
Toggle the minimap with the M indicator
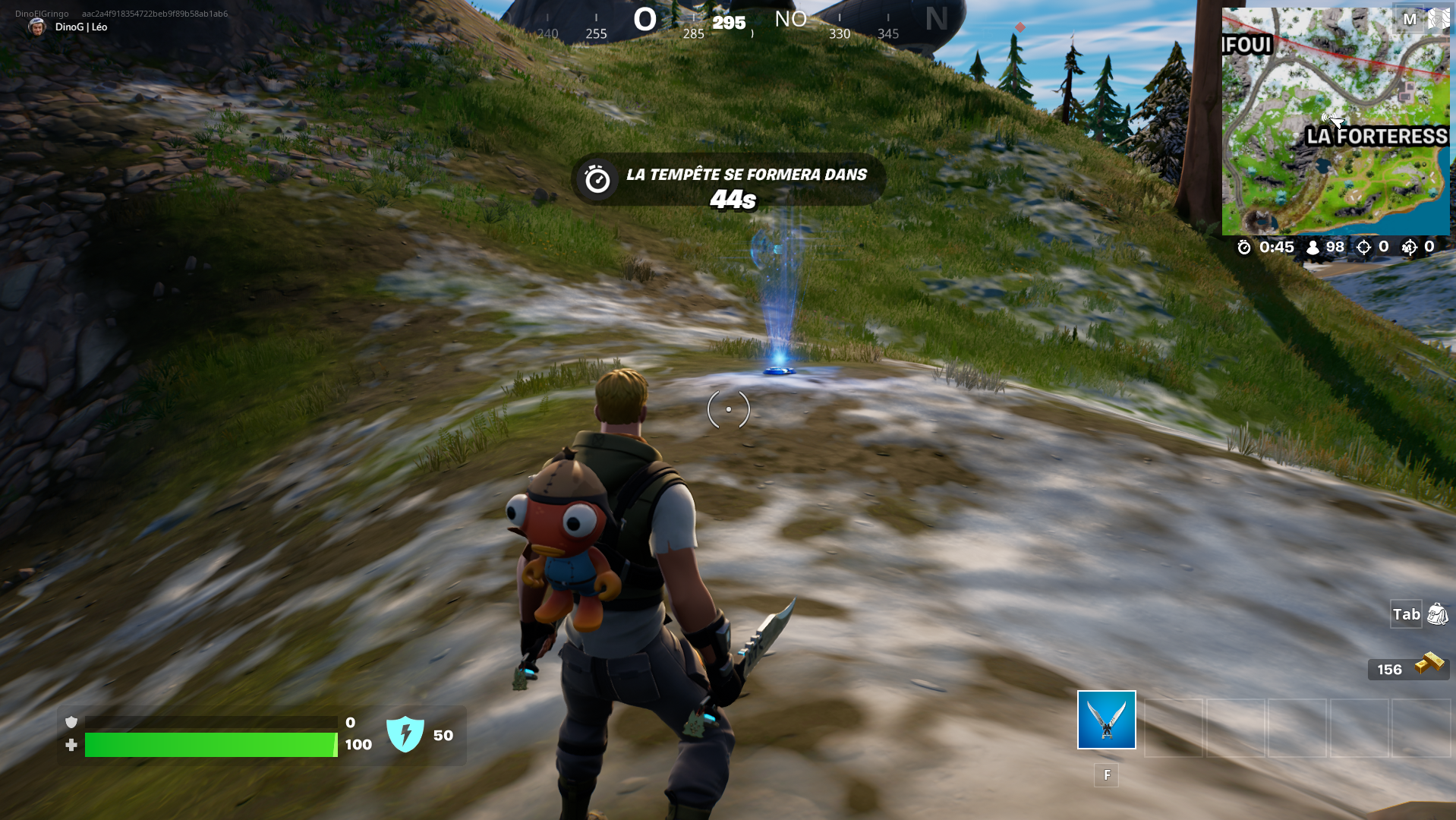(x=1410, y=19)
